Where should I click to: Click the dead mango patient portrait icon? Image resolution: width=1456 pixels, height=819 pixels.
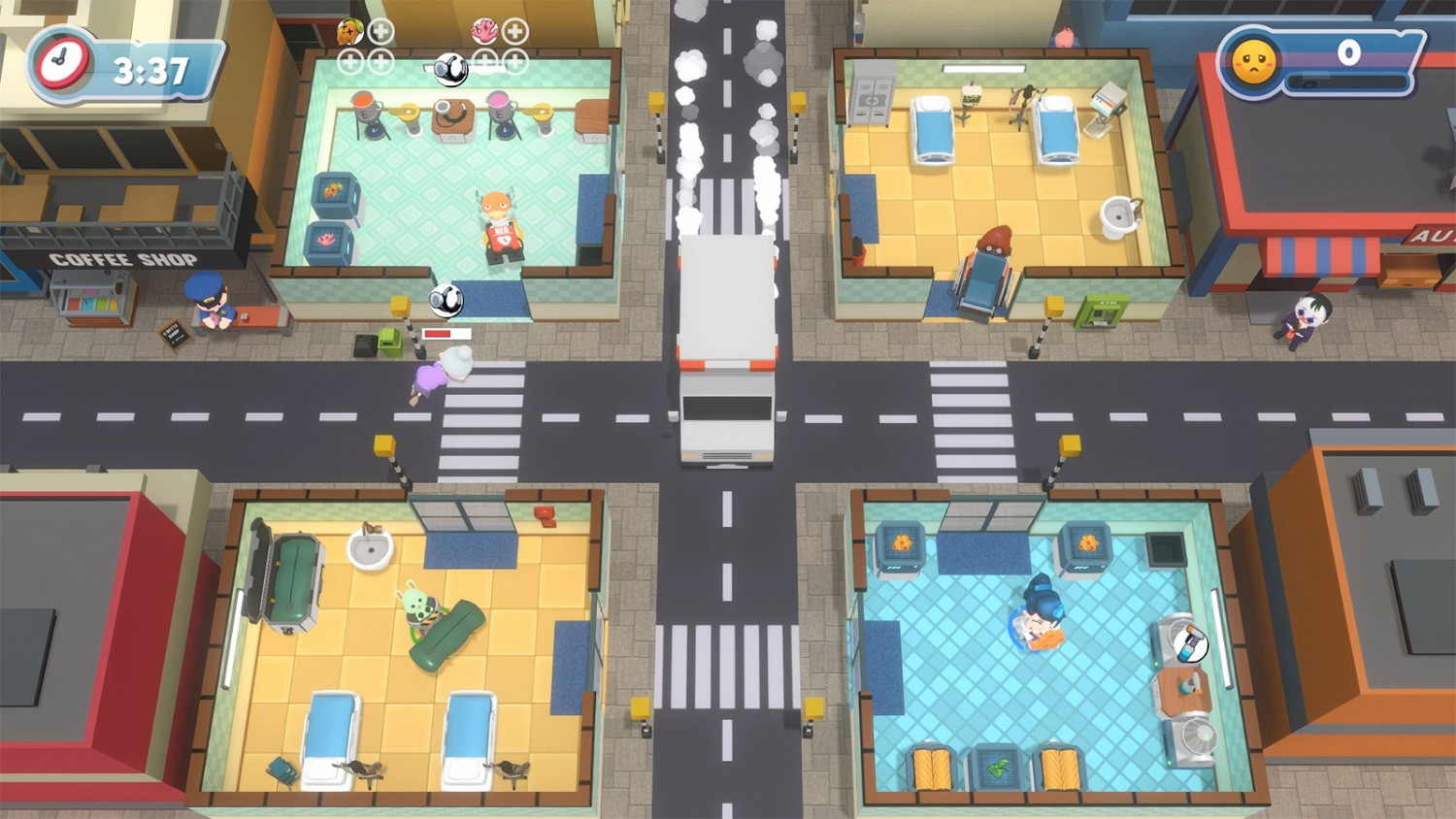tap(347, 31)
